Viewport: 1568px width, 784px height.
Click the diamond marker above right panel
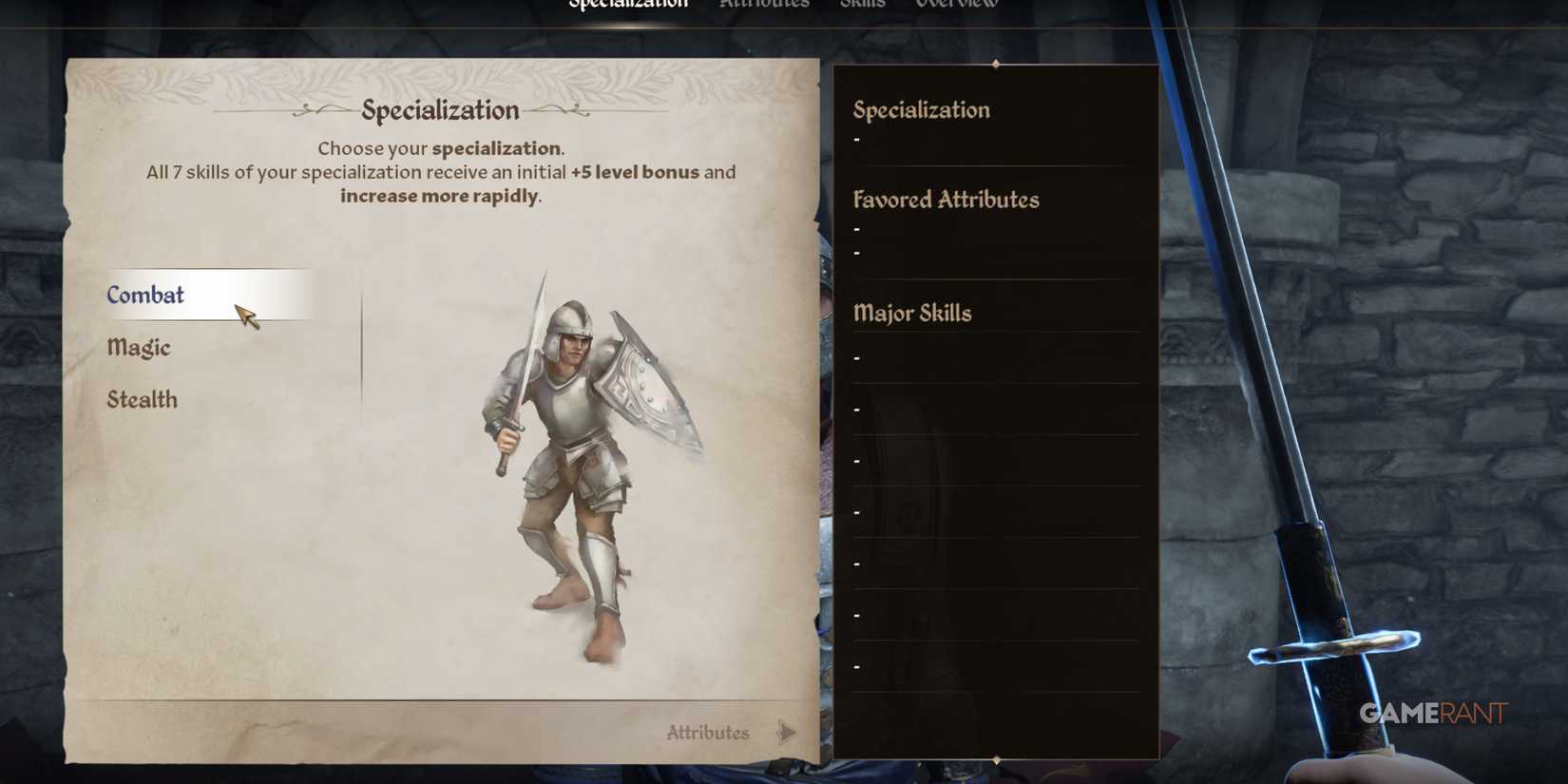pos(996,65)
